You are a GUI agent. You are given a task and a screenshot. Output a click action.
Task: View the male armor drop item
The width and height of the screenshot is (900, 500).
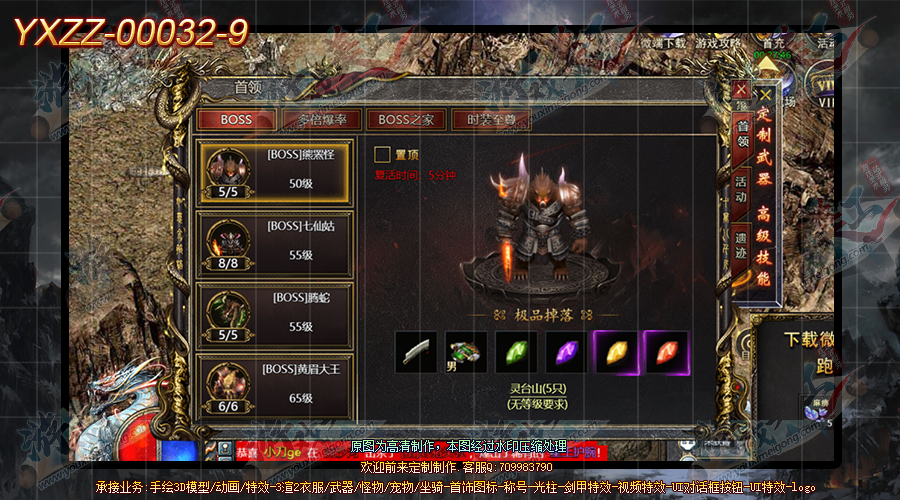[x=465, y=352]
